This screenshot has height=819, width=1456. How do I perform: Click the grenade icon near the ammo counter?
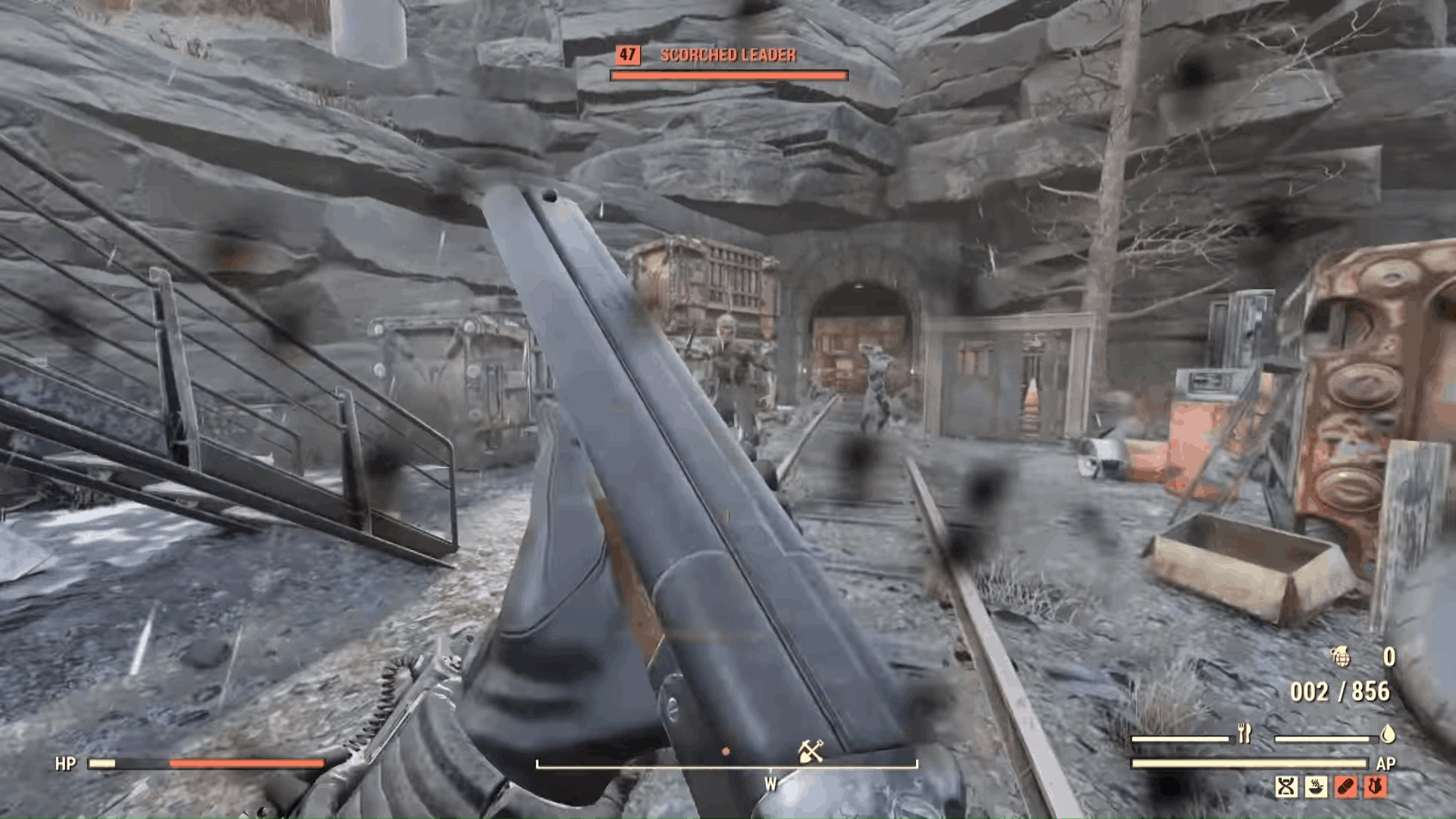(1342, 658)
